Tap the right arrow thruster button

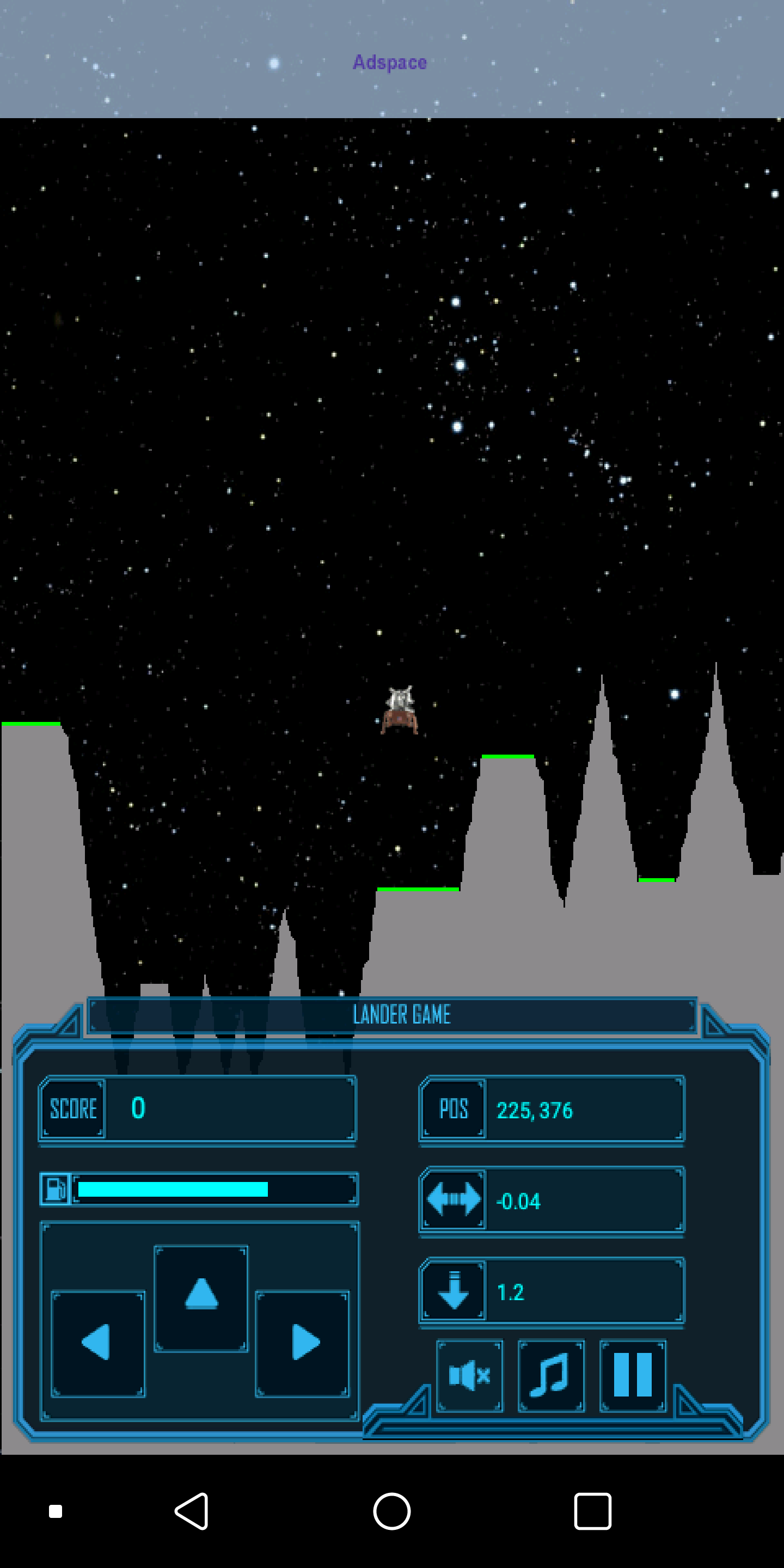[302, 1343]
